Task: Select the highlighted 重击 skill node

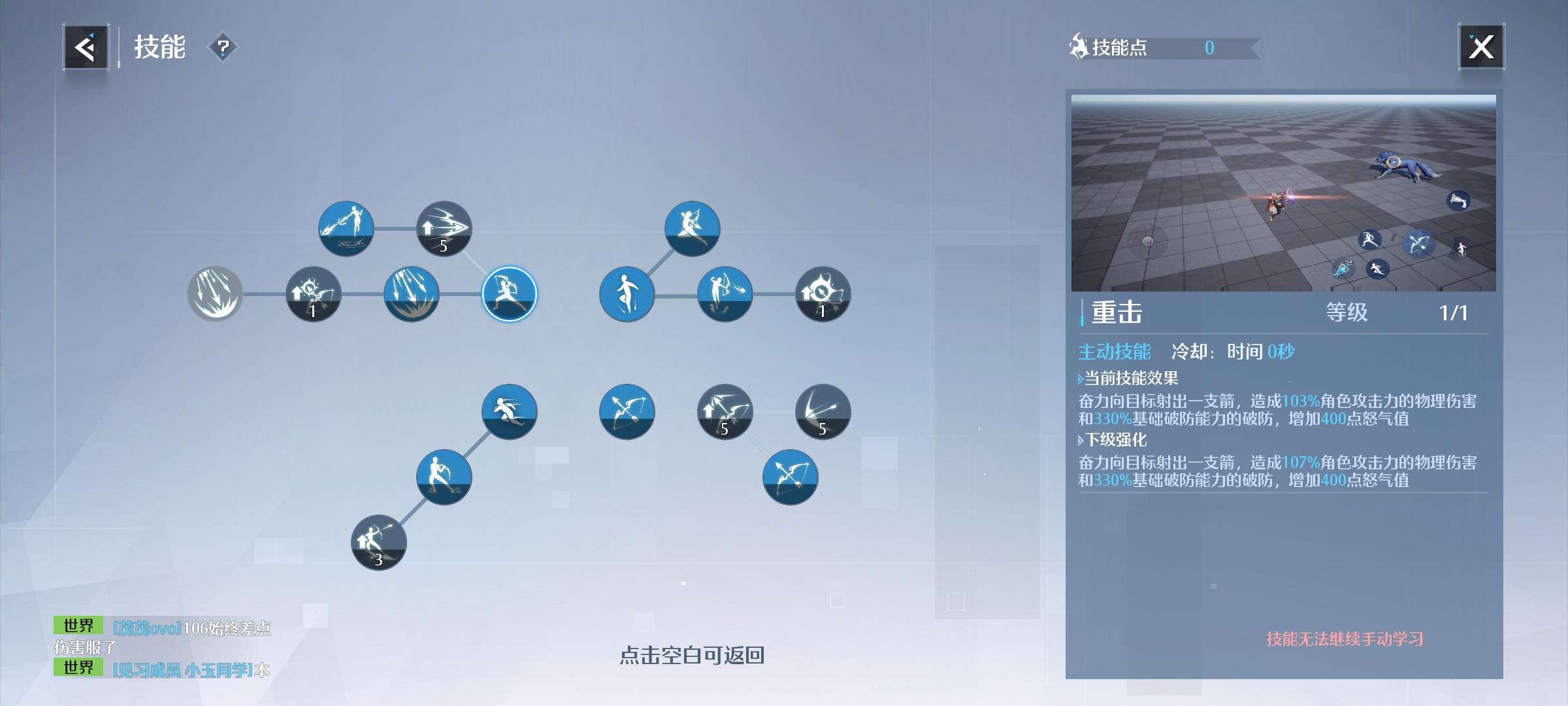Action: 510,294
